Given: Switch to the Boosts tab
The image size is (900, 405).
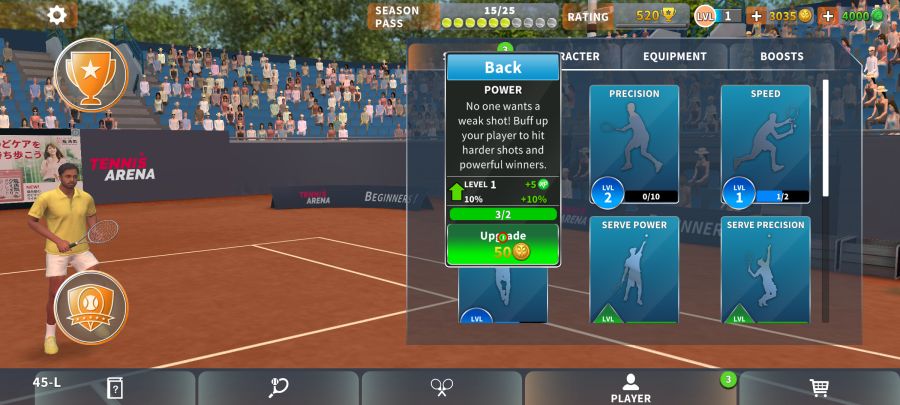Looking at the screenshot, I should [781, 57].
